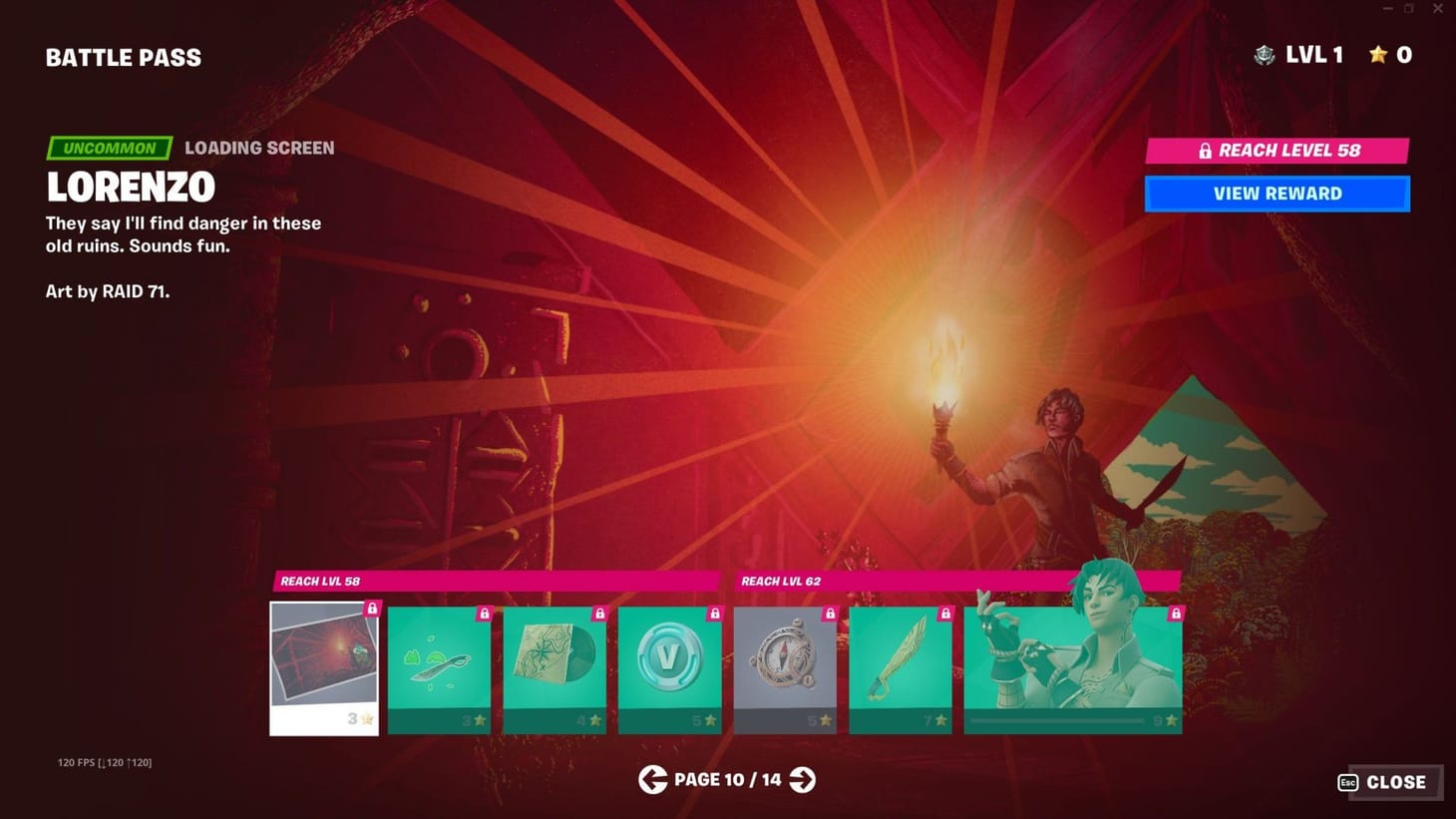Close the battle pass screen
This screenshot has width=1456, height=819.
pos(1395,782)
